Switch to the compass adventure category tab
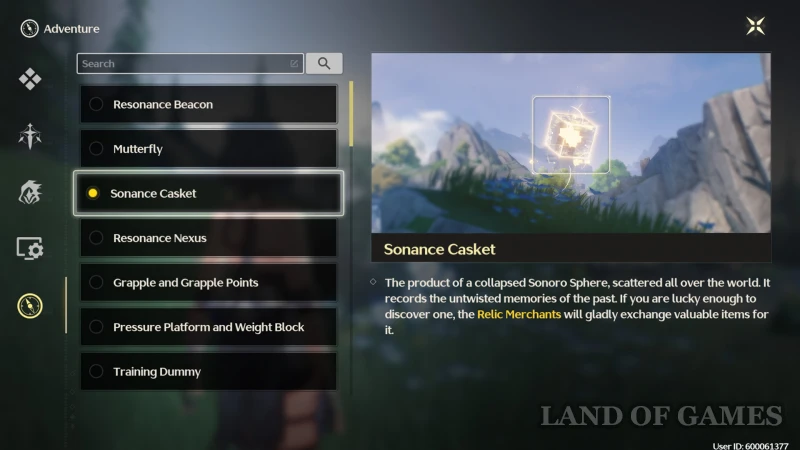800x450 pixels. pyautogui.click(x=30, y=305)
